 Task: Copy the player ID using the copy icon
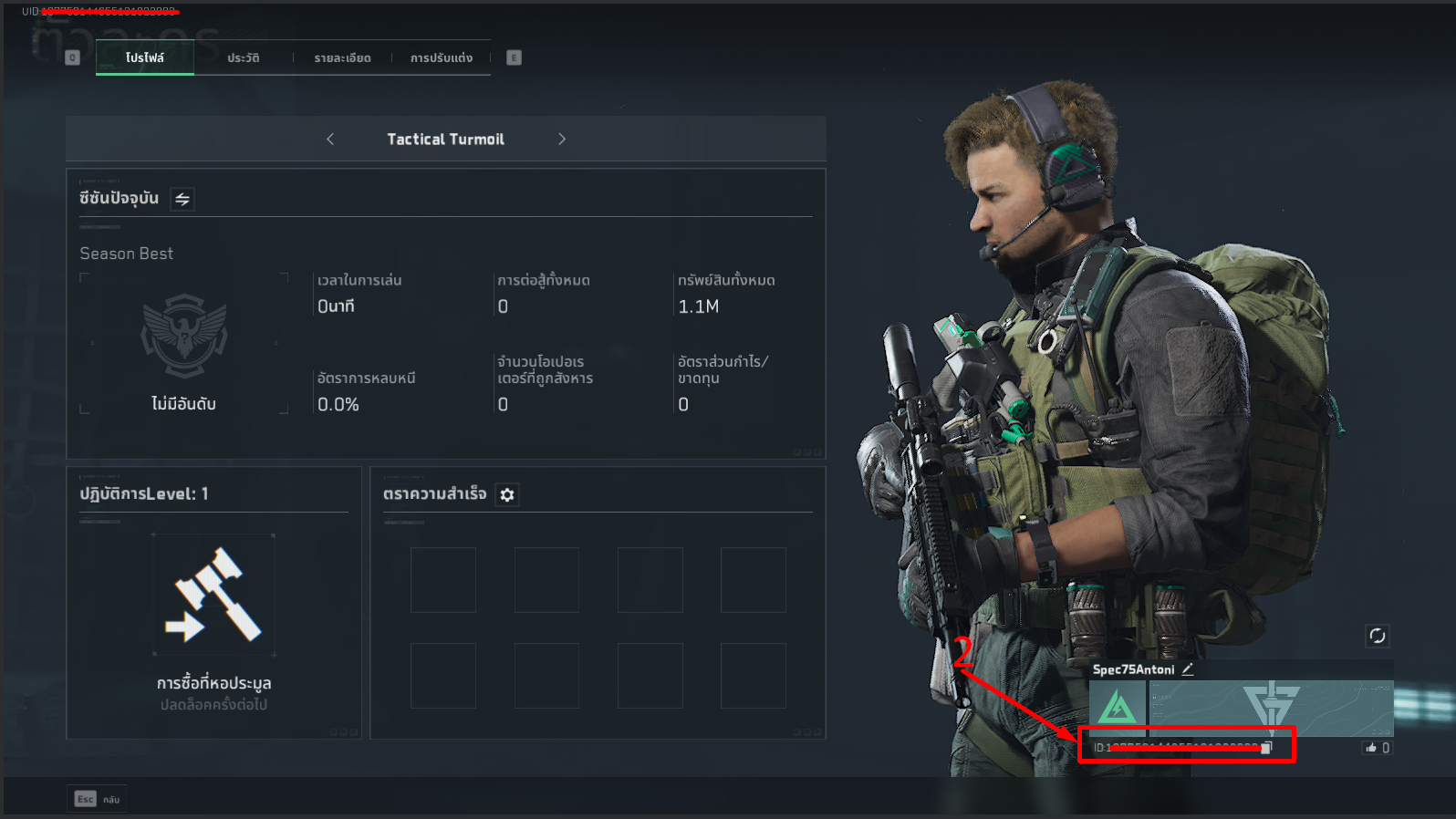(x=1266, y=746)
